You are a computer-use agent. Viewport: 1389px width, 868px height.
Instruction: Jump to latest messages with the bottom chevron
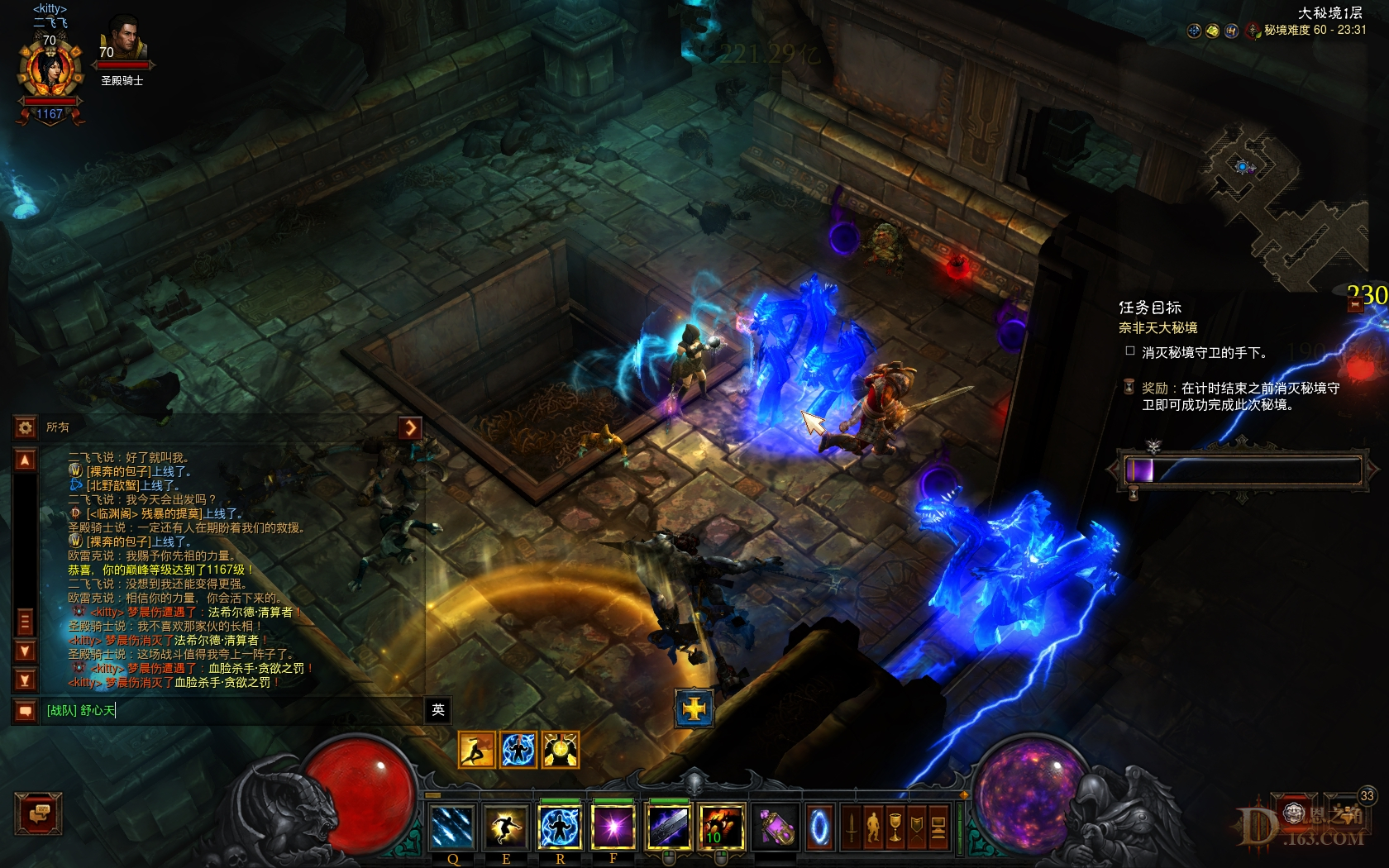(x=25, y=679)
